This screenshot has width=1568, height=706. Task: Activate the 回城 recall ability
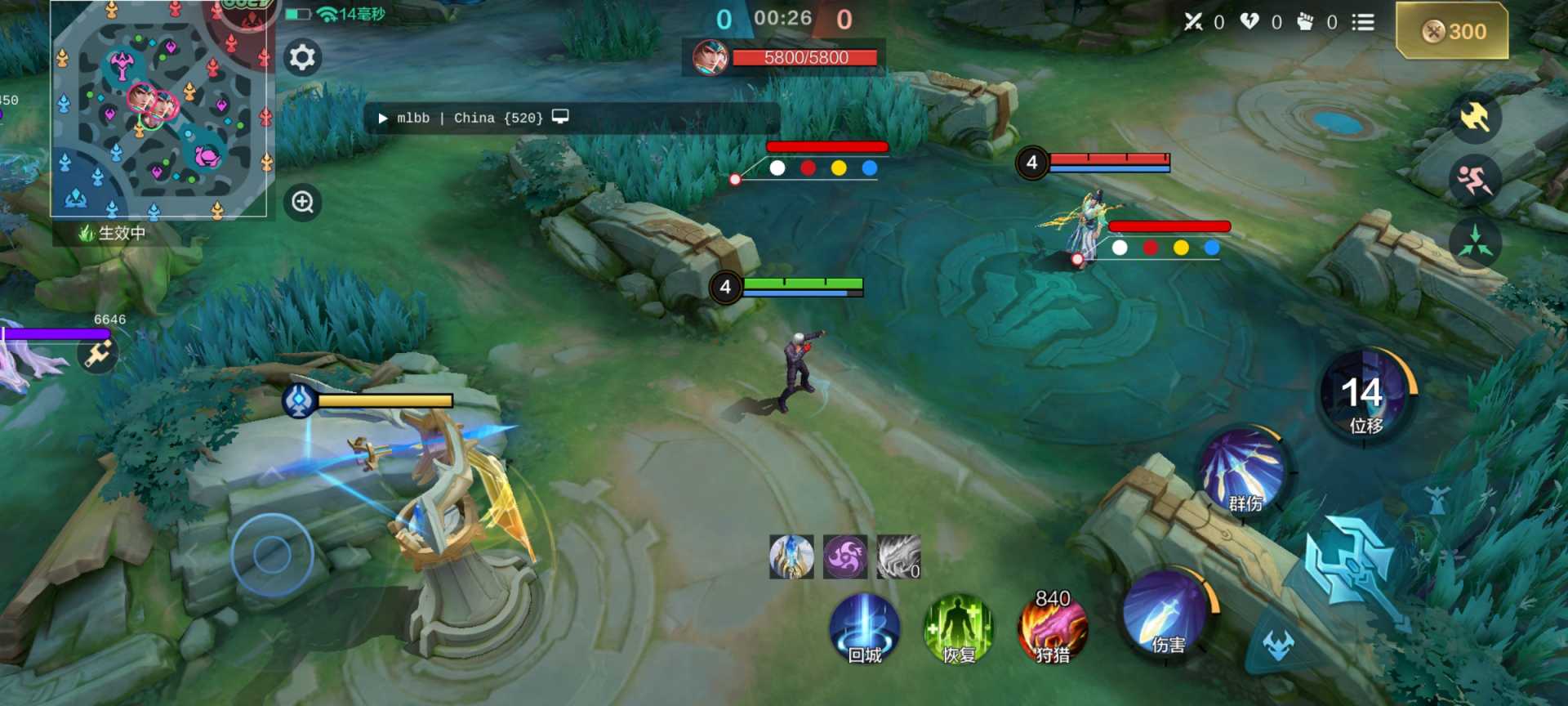click(x=864, y=629)
